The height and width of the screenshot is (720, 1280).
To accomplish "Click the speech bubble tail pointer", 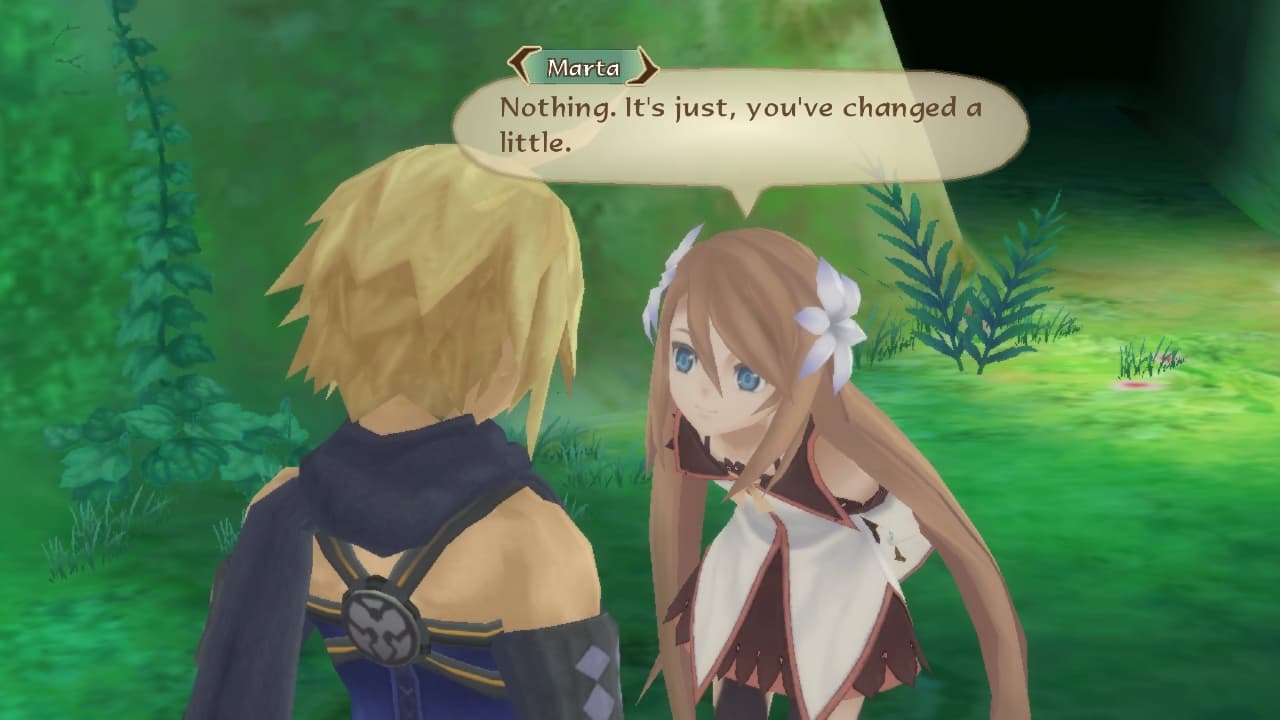I will coord(745,200).
